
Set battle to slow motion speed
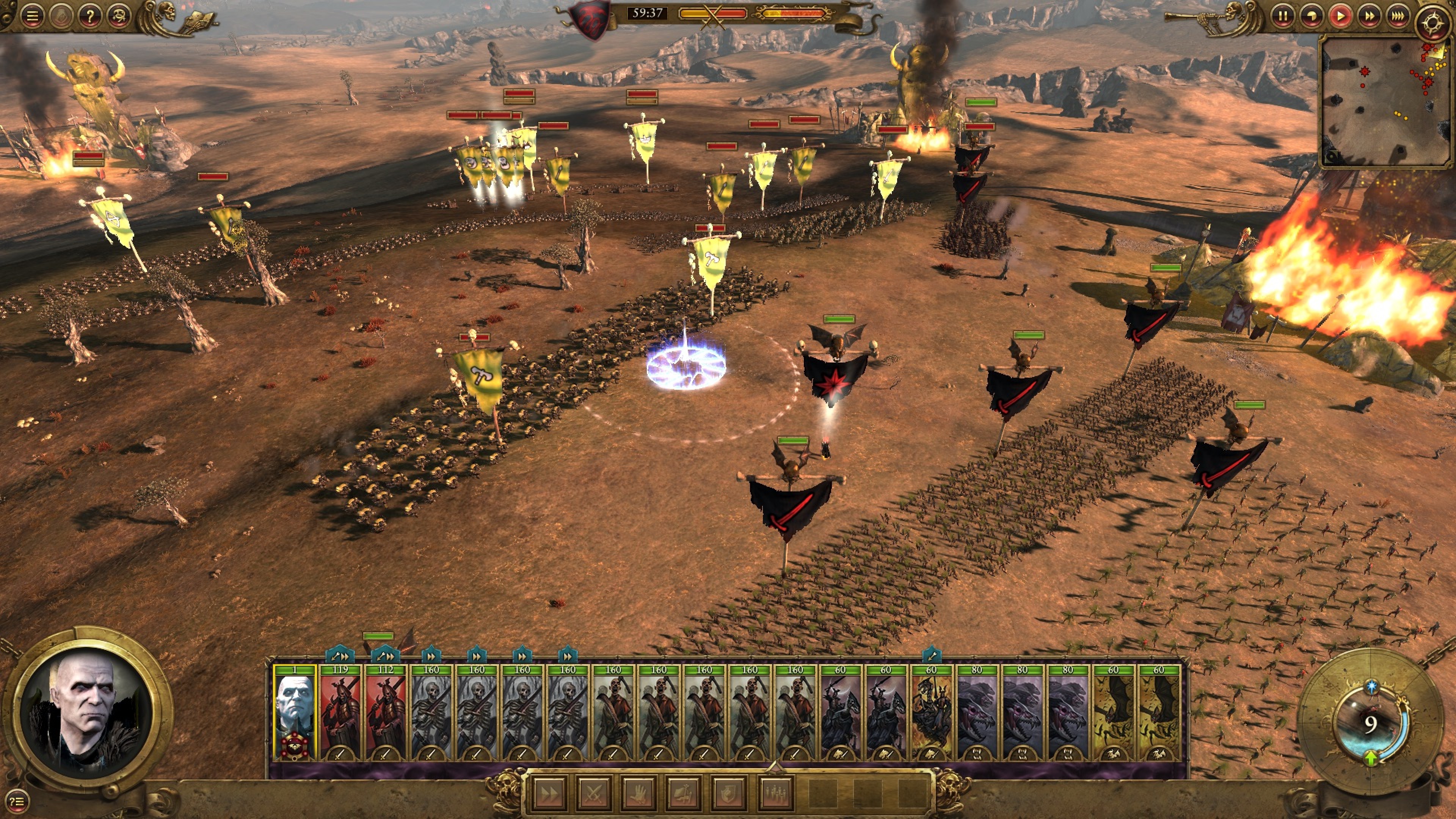tap(1311, 16)
